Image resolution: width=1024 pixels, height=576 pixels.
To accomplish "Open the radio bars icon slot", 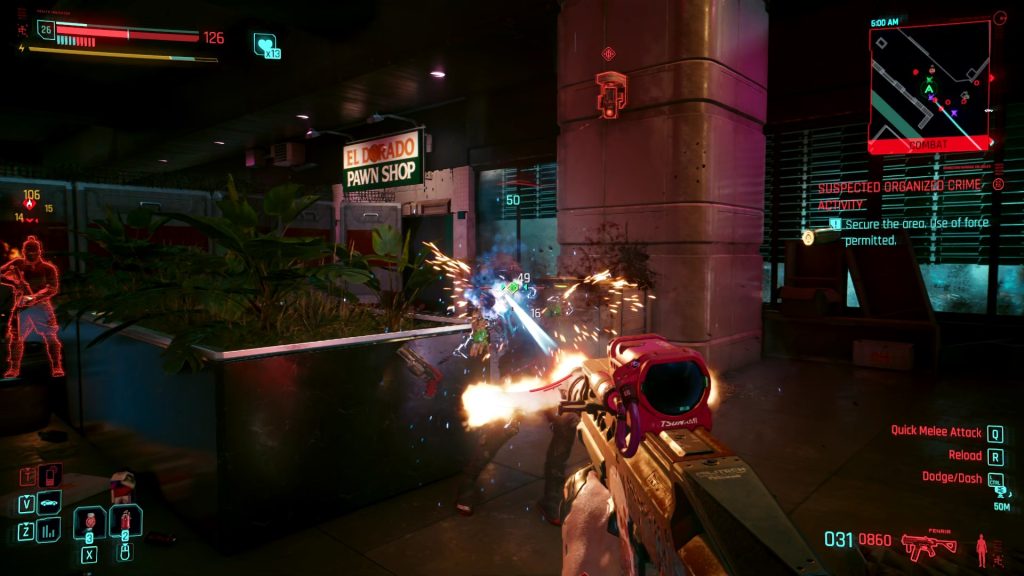I will 49,529.
